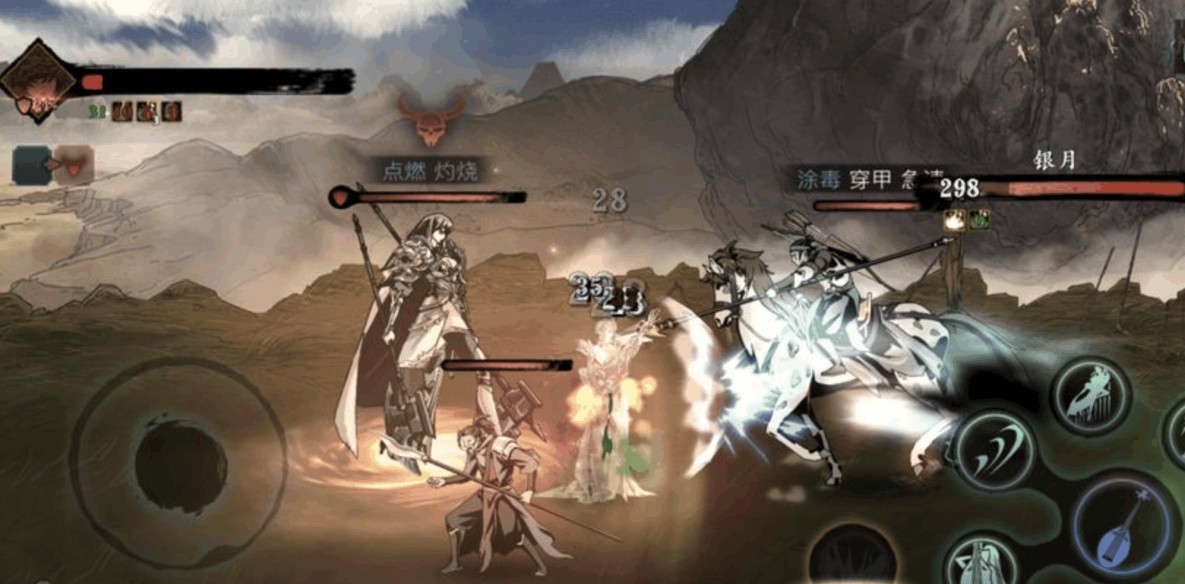Tap the dimmed dark circular skill button

tap(852, 556)
